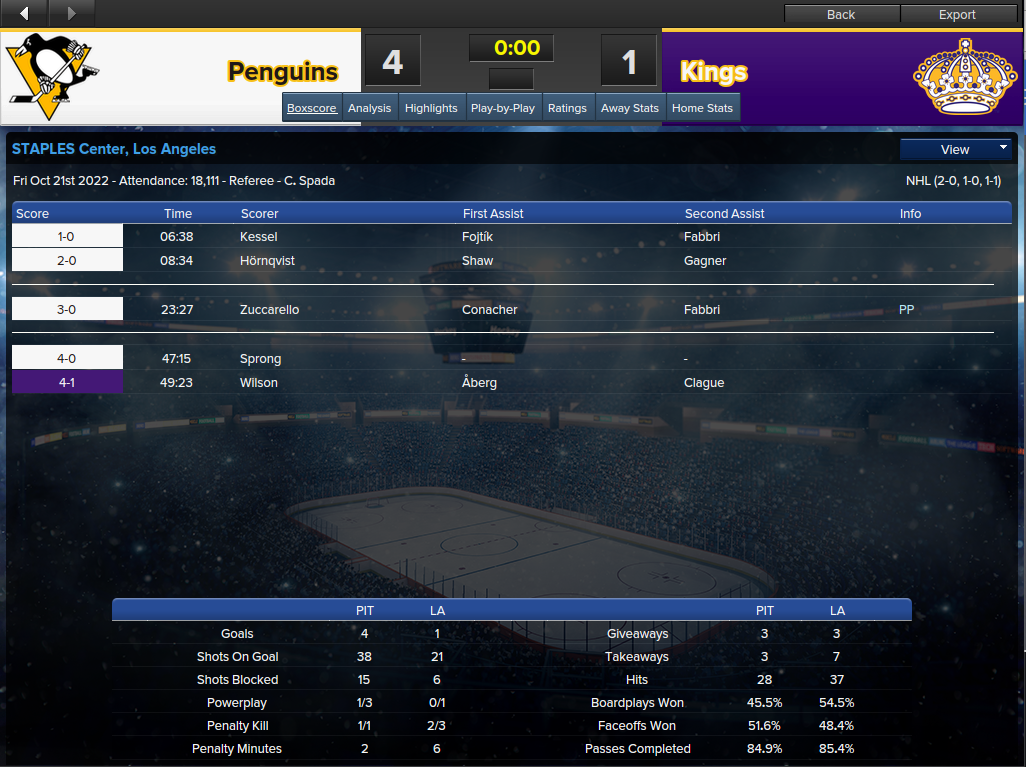Image resolution: width=1026 pixels, height=767 pixels.
Task: Click the Penguins team logo
Action: (52, 71)
